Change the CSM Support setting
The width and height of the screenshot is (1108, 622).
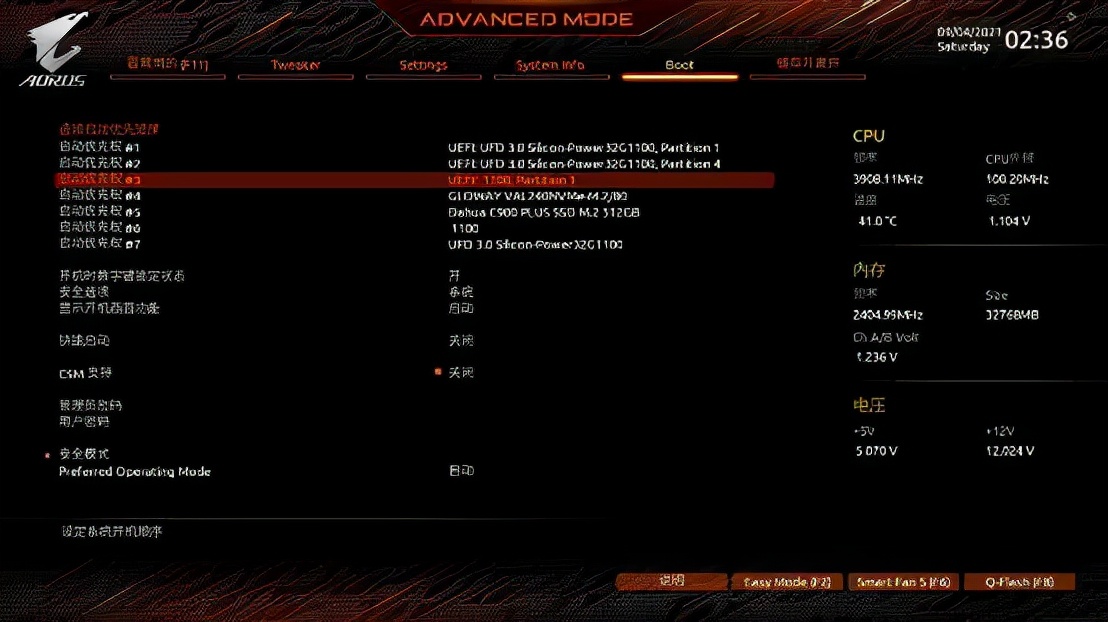coord(460,373)
